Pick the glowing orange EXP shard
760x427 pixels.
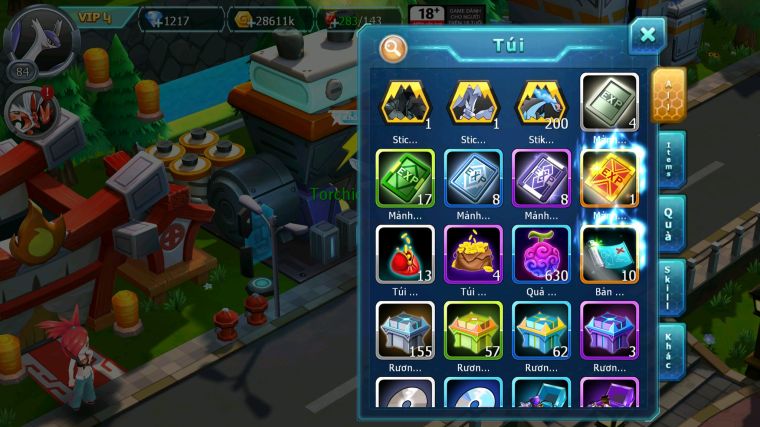[609, 177]
